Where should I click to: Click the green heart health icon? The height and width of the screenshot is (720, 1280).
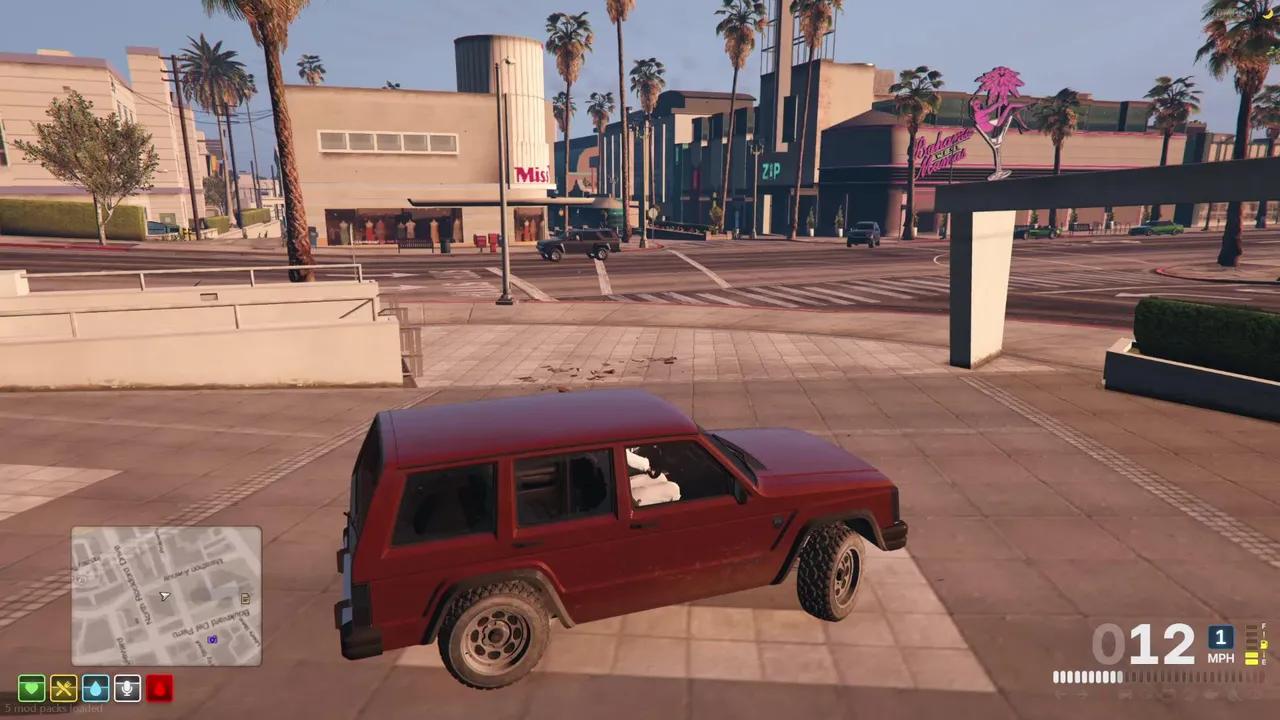32,688
